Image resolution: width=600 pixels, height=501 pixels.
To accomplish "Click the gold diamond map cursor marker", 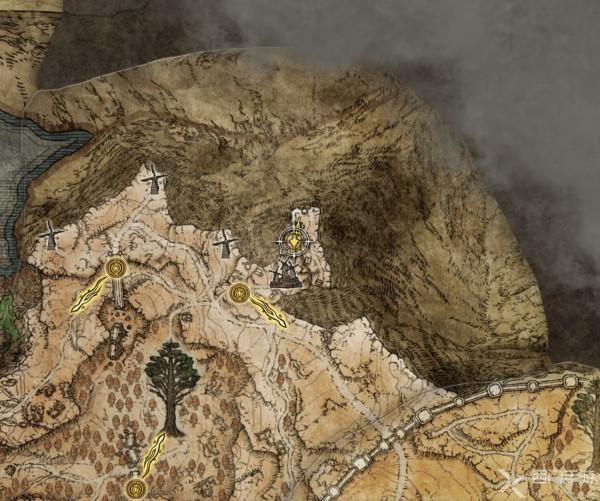I will coord(295,241).
